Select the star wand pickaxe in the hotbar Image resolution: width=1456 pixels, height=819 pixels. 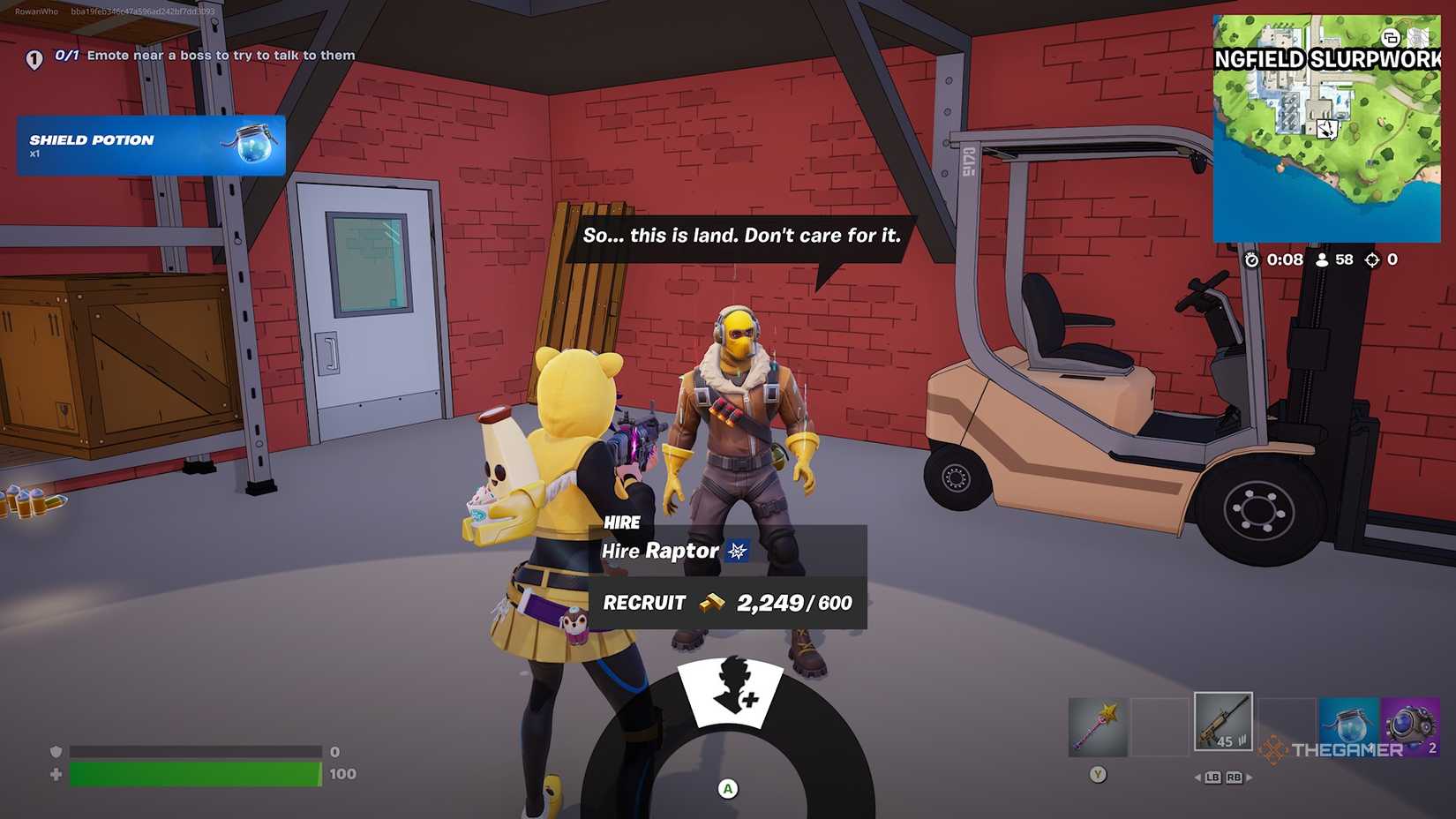pyautogui.click(x=1098, y=724)
